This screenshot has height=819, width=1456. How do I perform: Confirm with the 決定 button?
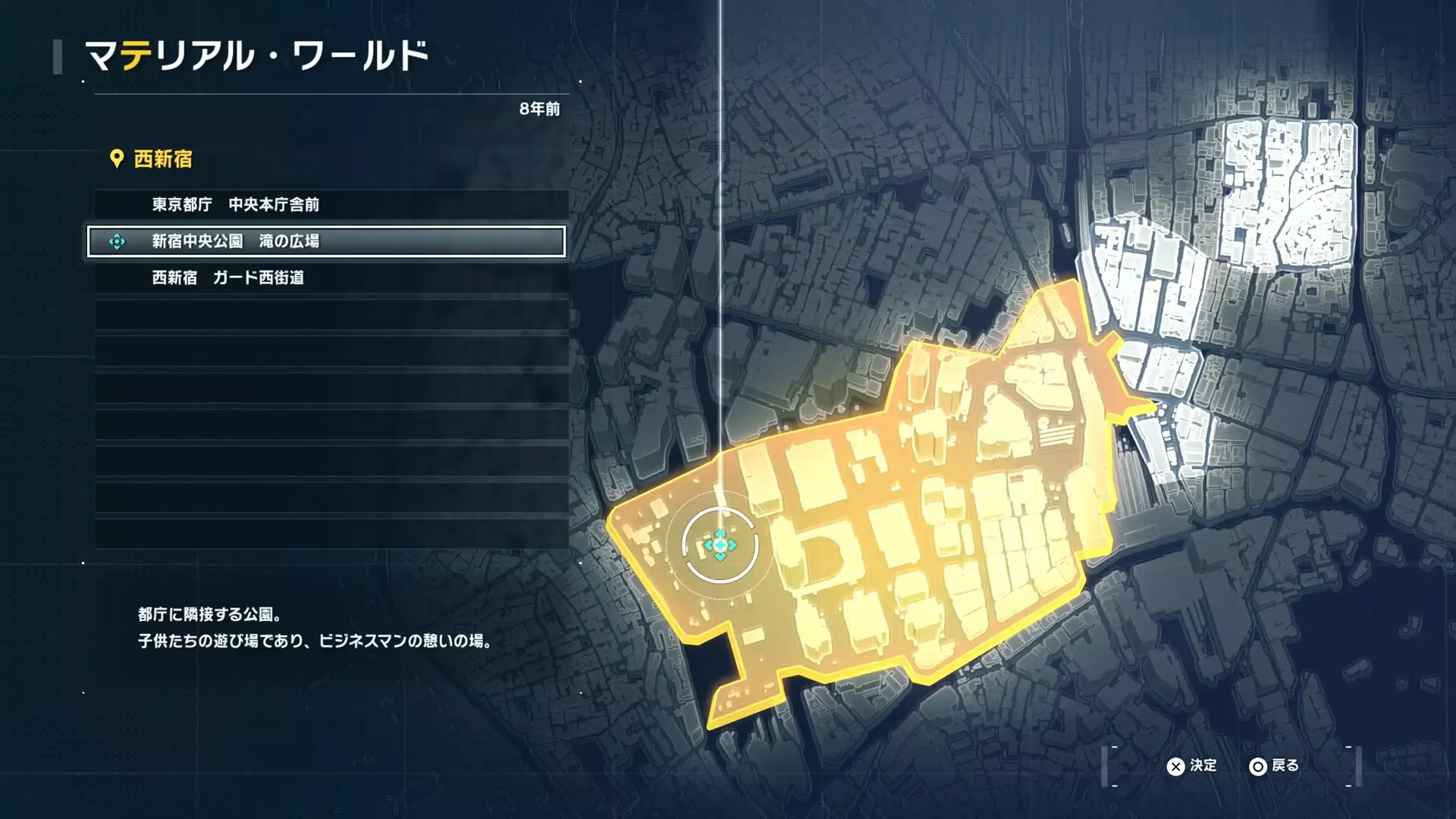click(x=1203, y=766)
